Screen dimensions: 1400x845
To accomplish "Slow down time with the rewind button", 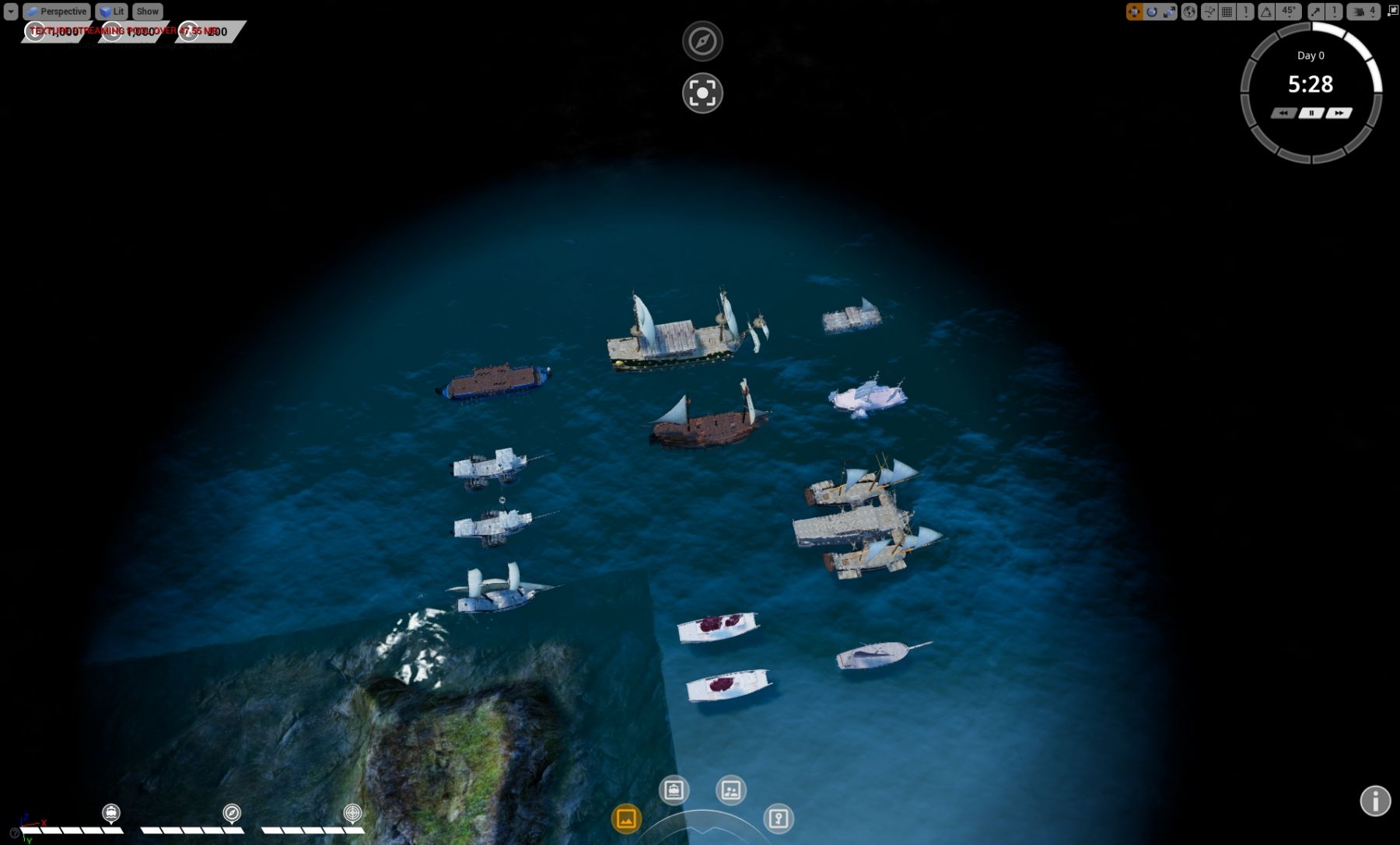I will pyautogui.click(x=1283, y=113).
